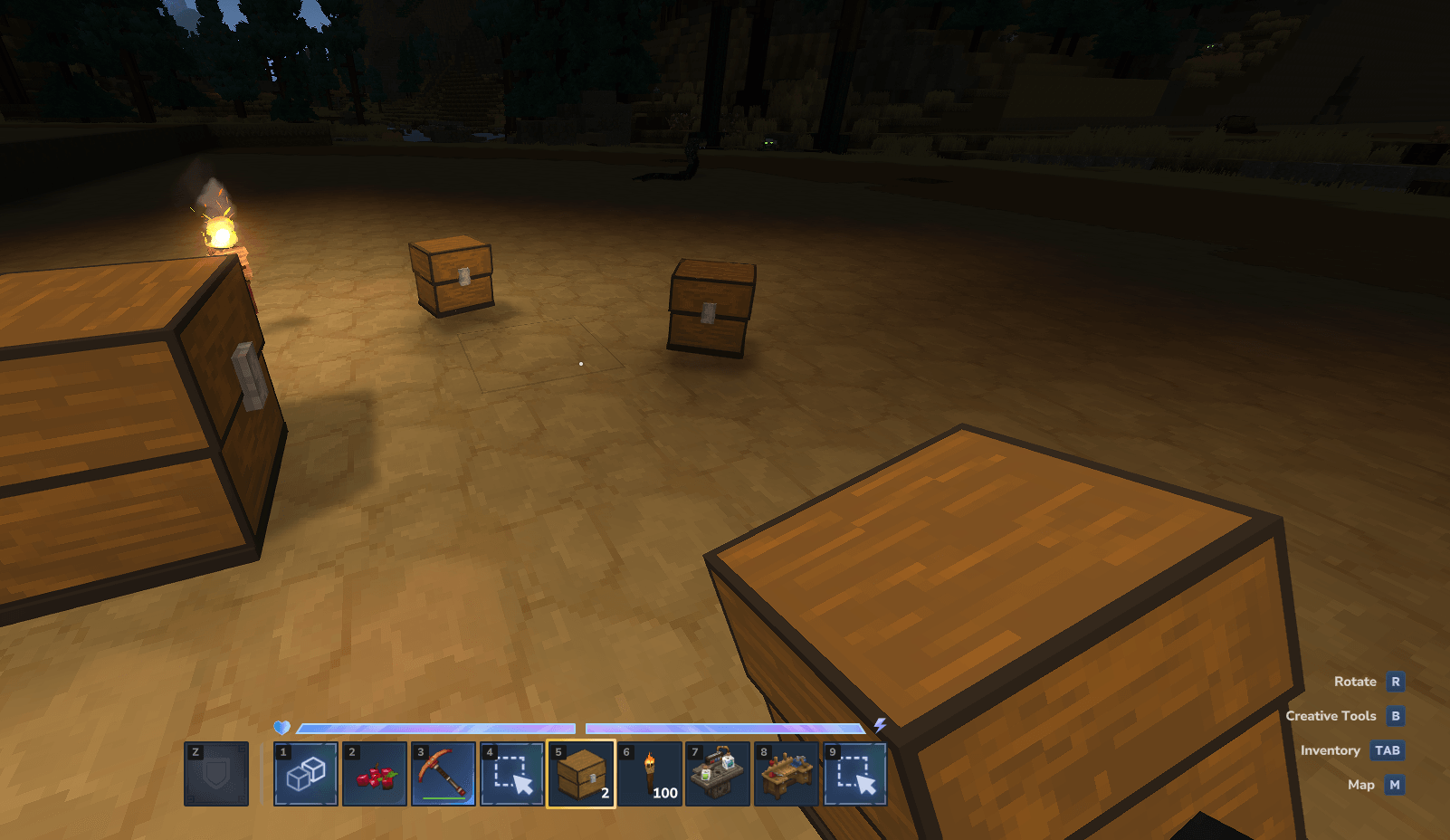Select the red berries hotbar slot
This screenshot has width=1450, height=840.
coord(375,774)
